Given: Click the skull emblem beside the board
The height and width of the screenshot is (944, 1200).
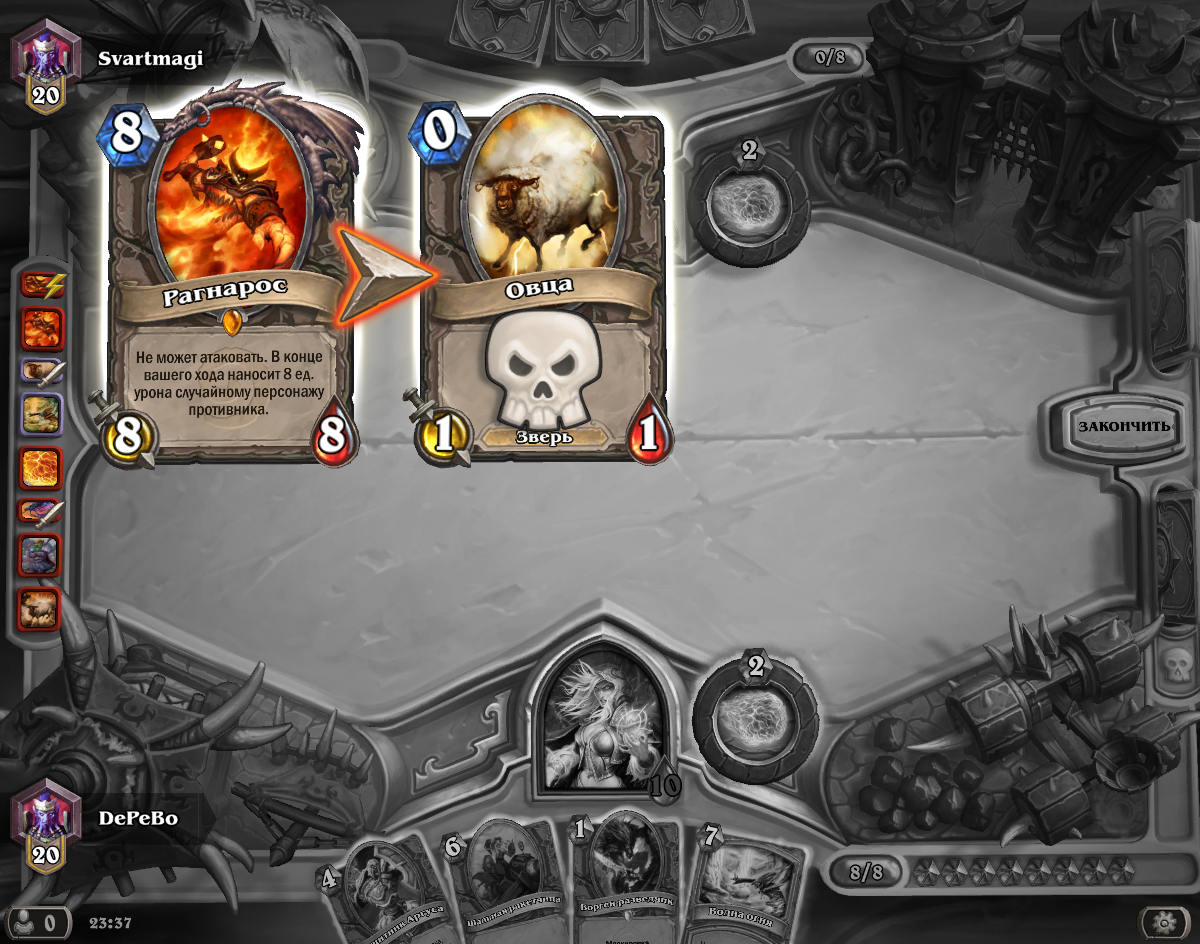Looking at the screenshot, I should (1170, 663).
